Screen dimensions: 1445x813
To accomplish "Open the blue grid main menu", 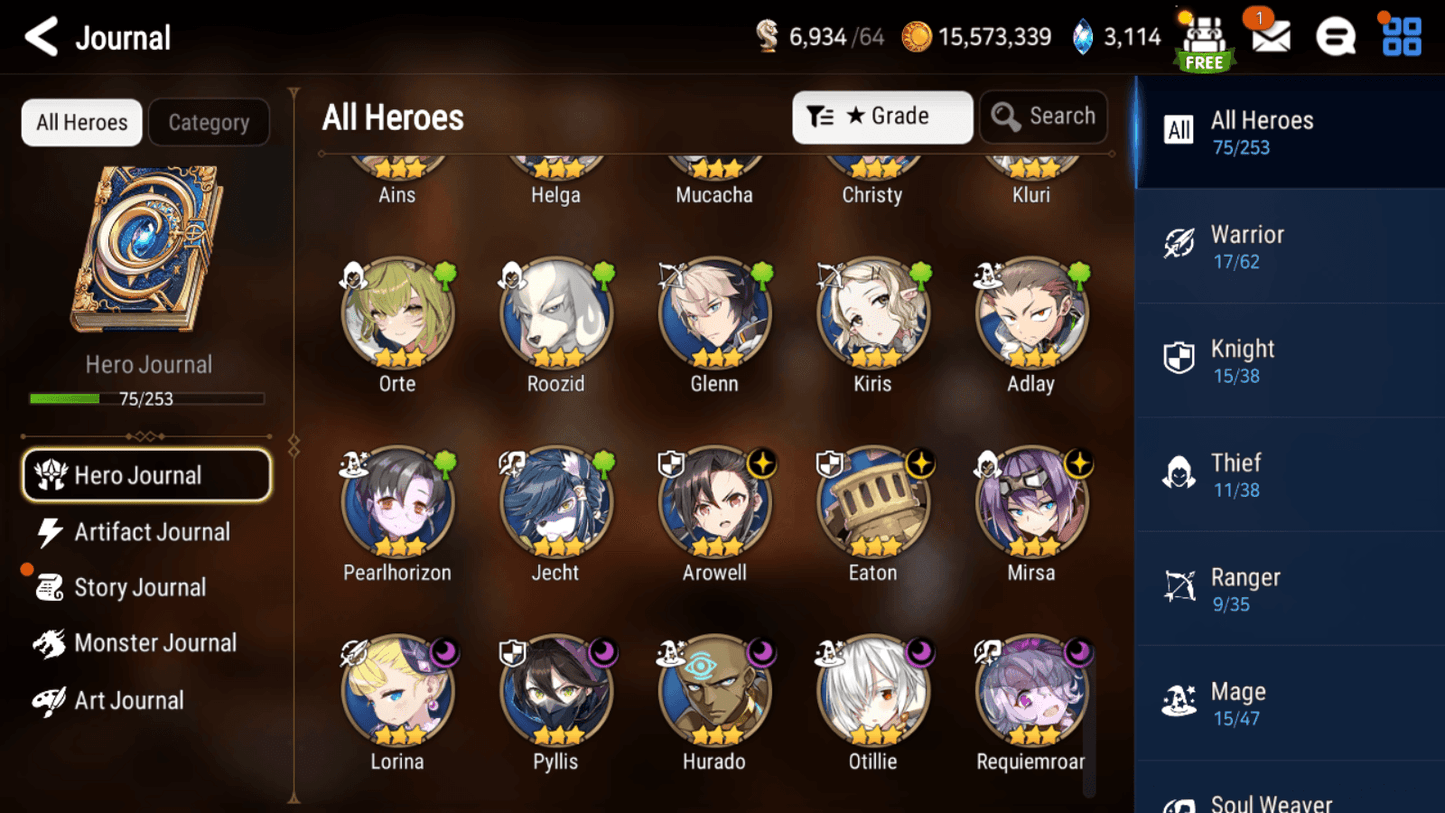I will point(1401,37).
